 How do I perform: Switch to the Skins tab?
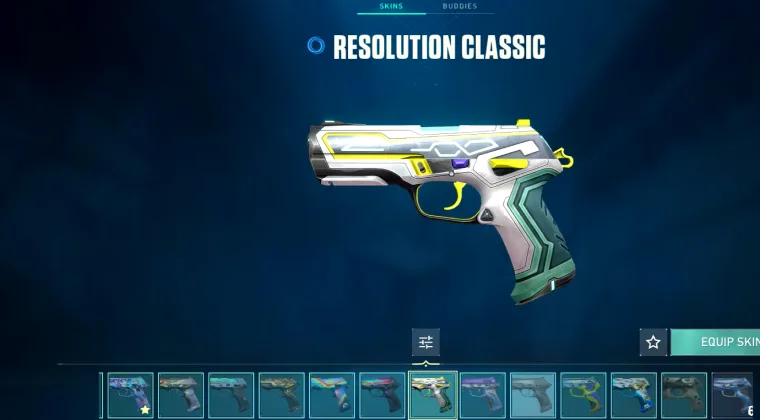pyautogui.click(x=391, y=7)
